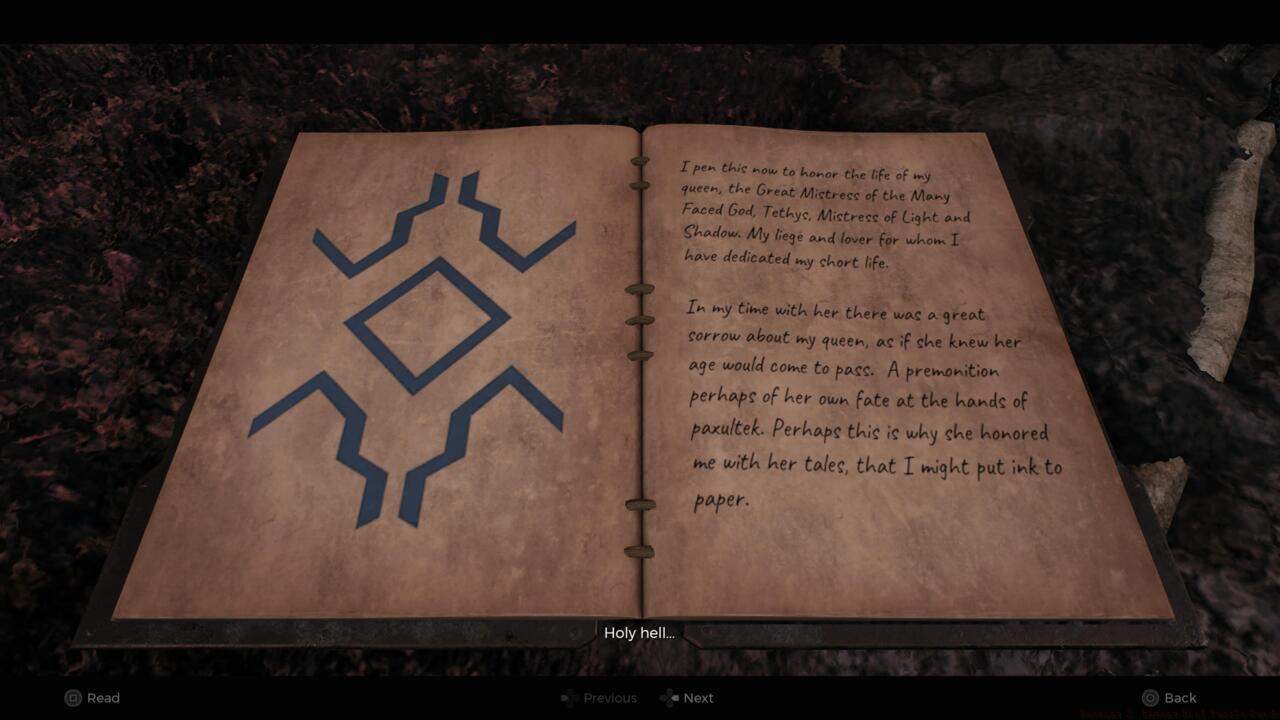
Task: Click the dark dialogue bar showing Holy hell
Action: click(x=640, y=632)
